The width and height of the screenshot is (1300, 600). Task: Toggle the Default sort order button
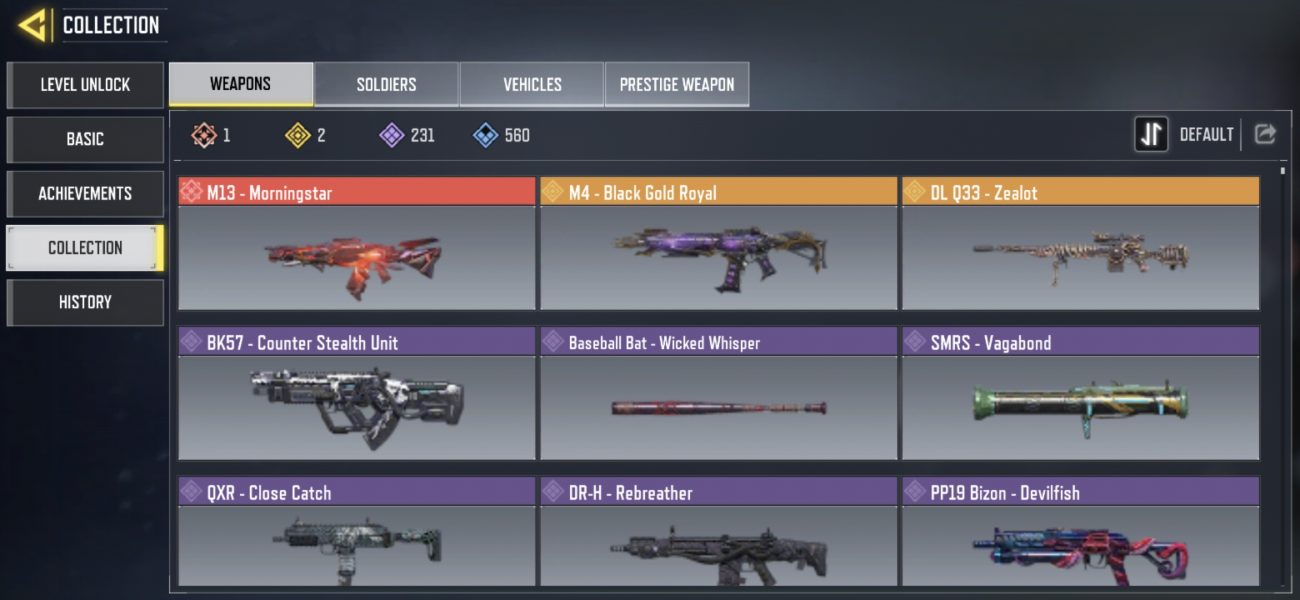click(x=1152, y=134)
